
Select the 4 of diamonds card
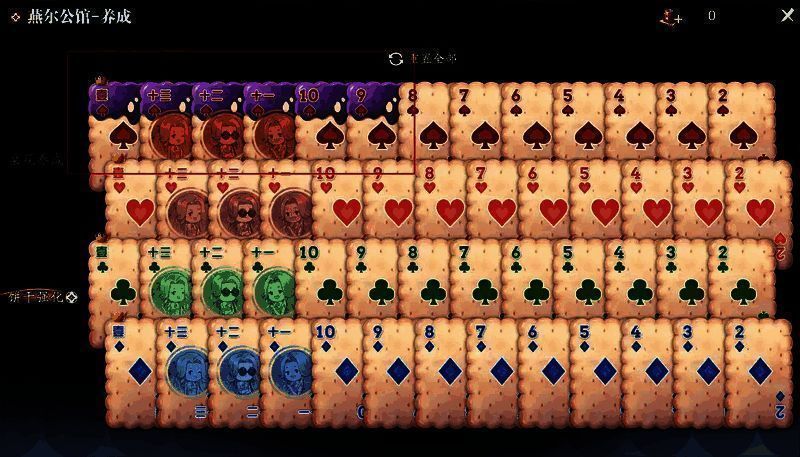[651, 362]
